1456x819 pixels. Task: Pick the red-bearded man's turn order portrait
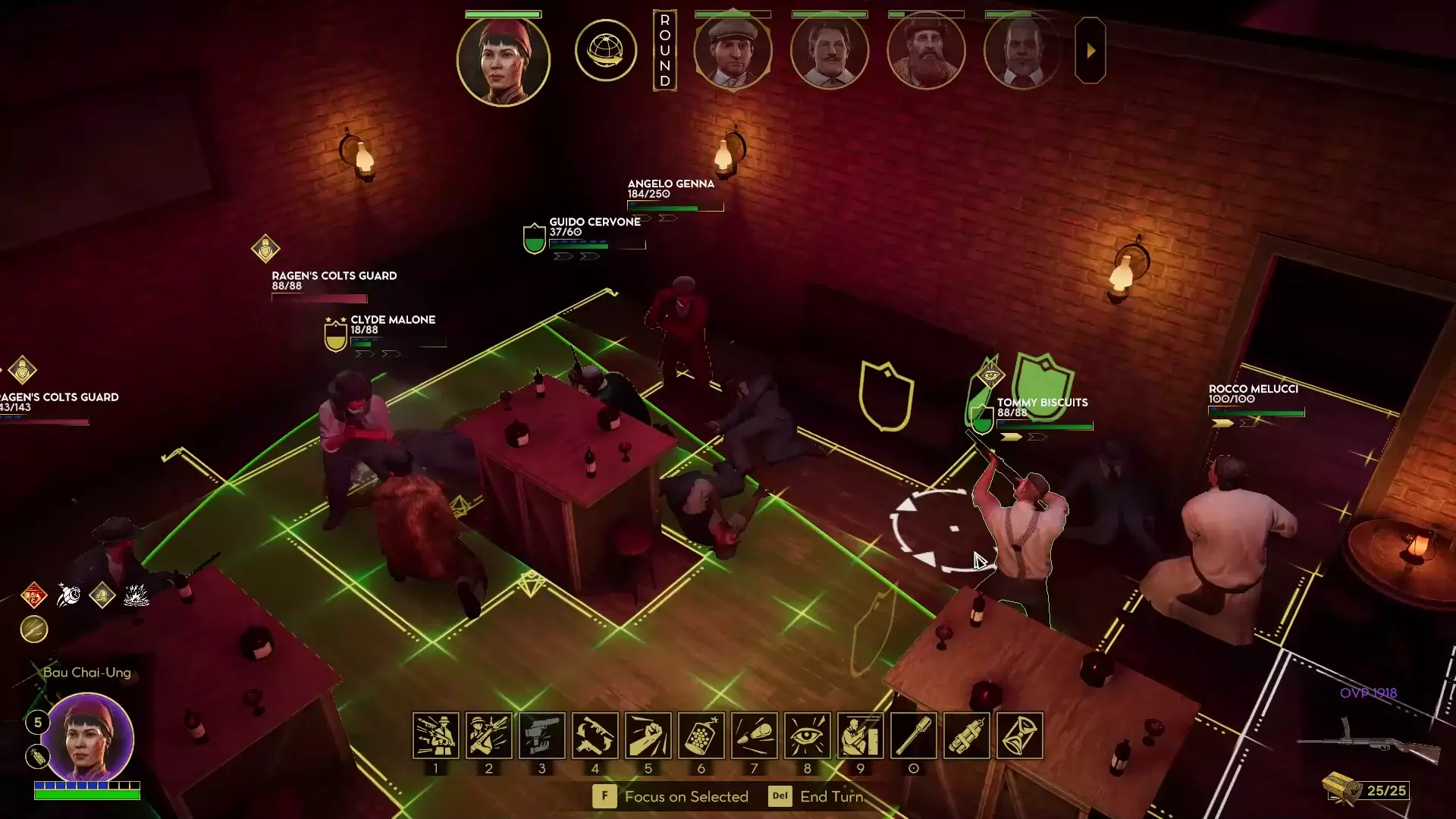925,52
